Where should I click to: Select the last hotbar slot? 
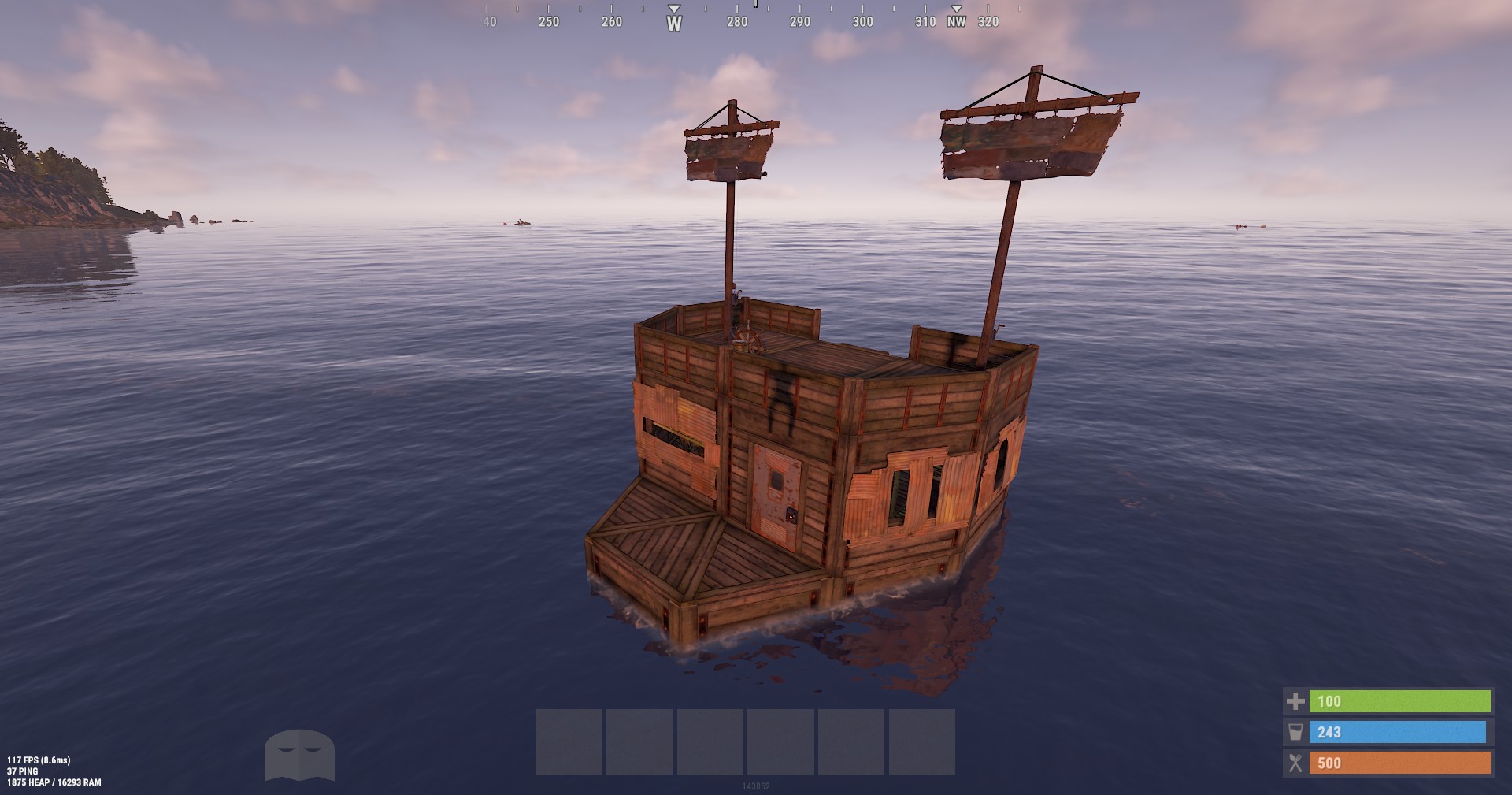921,741
